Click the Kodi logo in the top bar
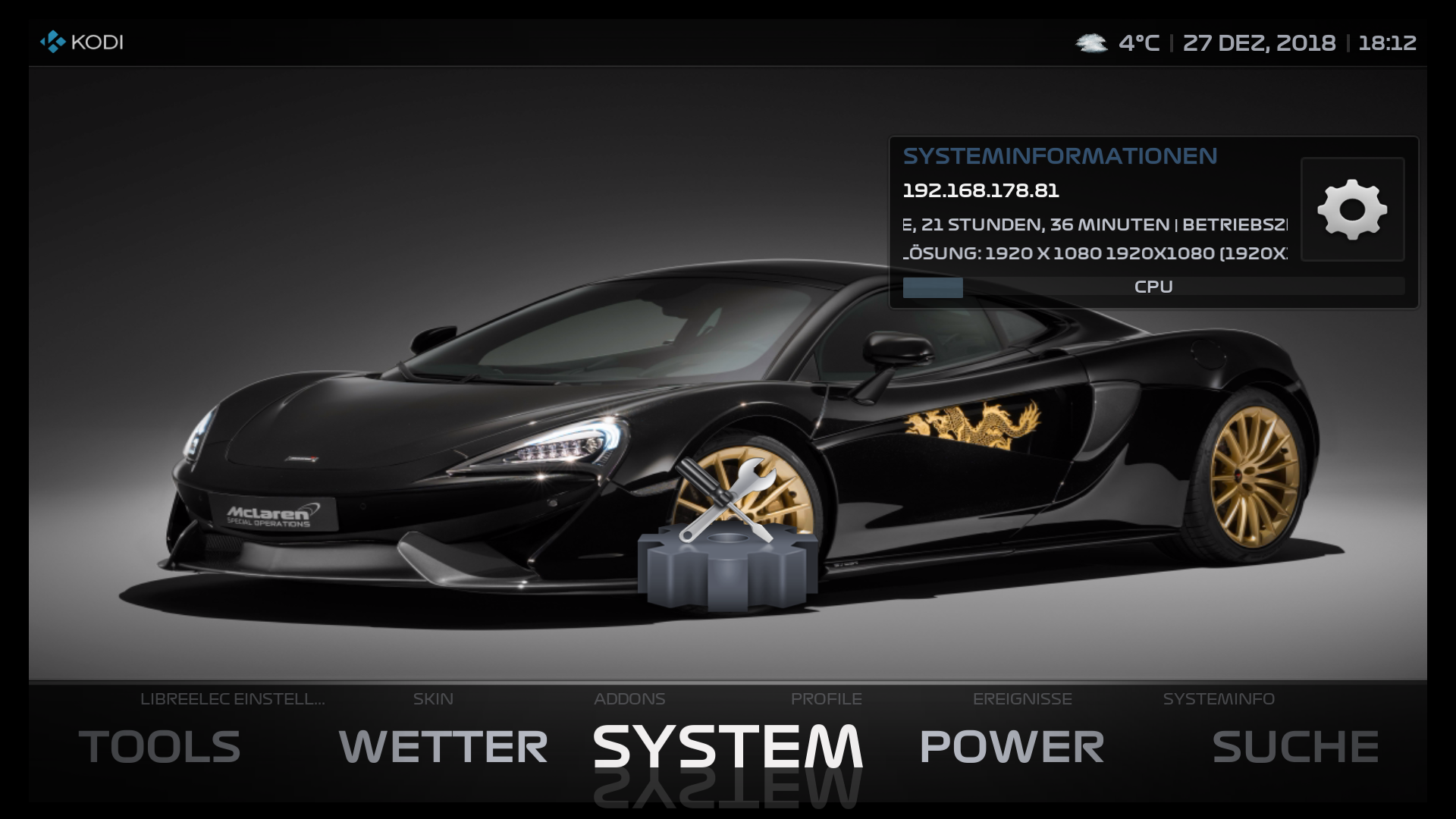Screen dimensions: 1456x819 [52, 42]
